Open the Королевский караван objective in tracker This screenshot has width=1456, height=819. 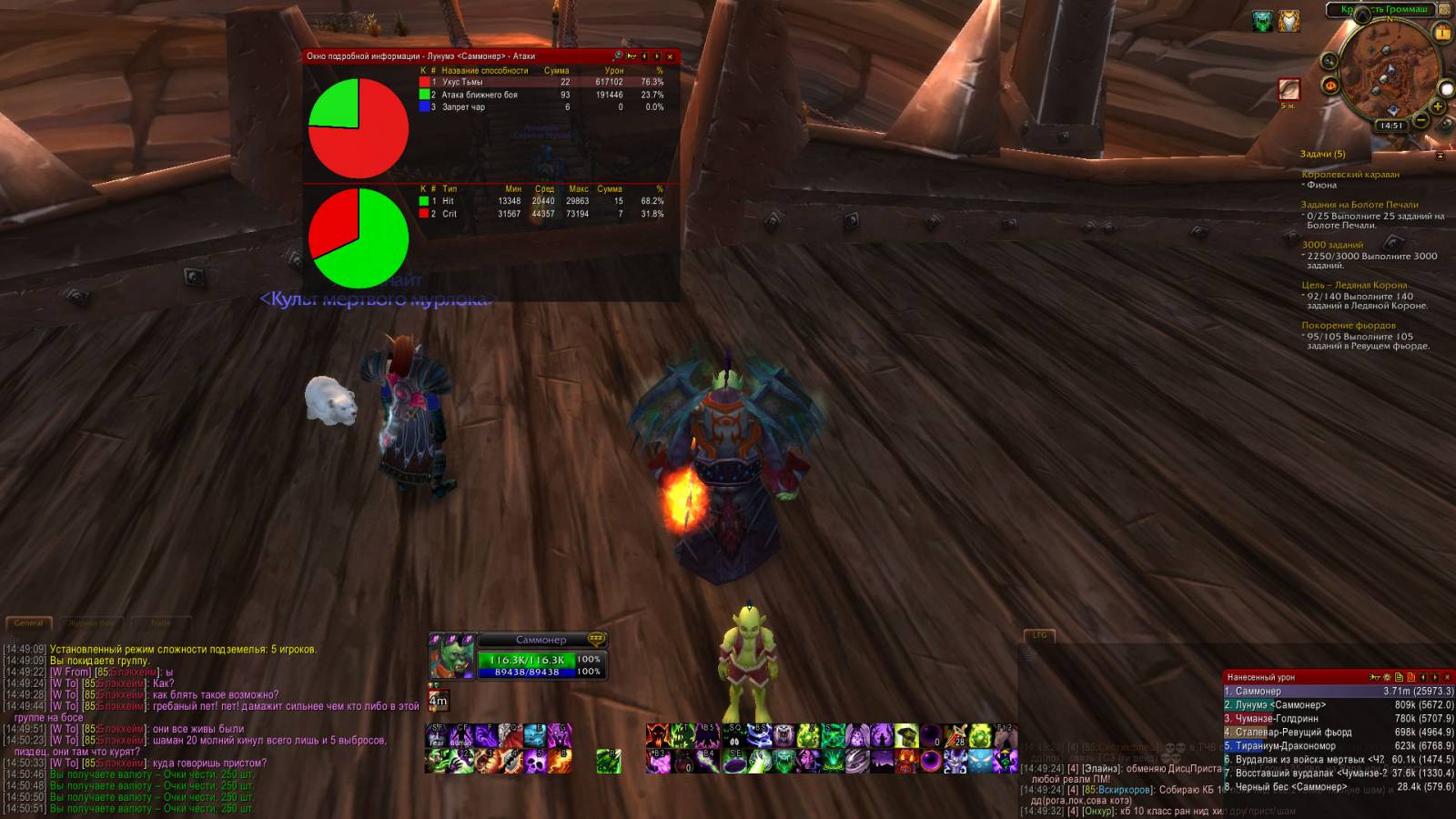click(1350, 175)
